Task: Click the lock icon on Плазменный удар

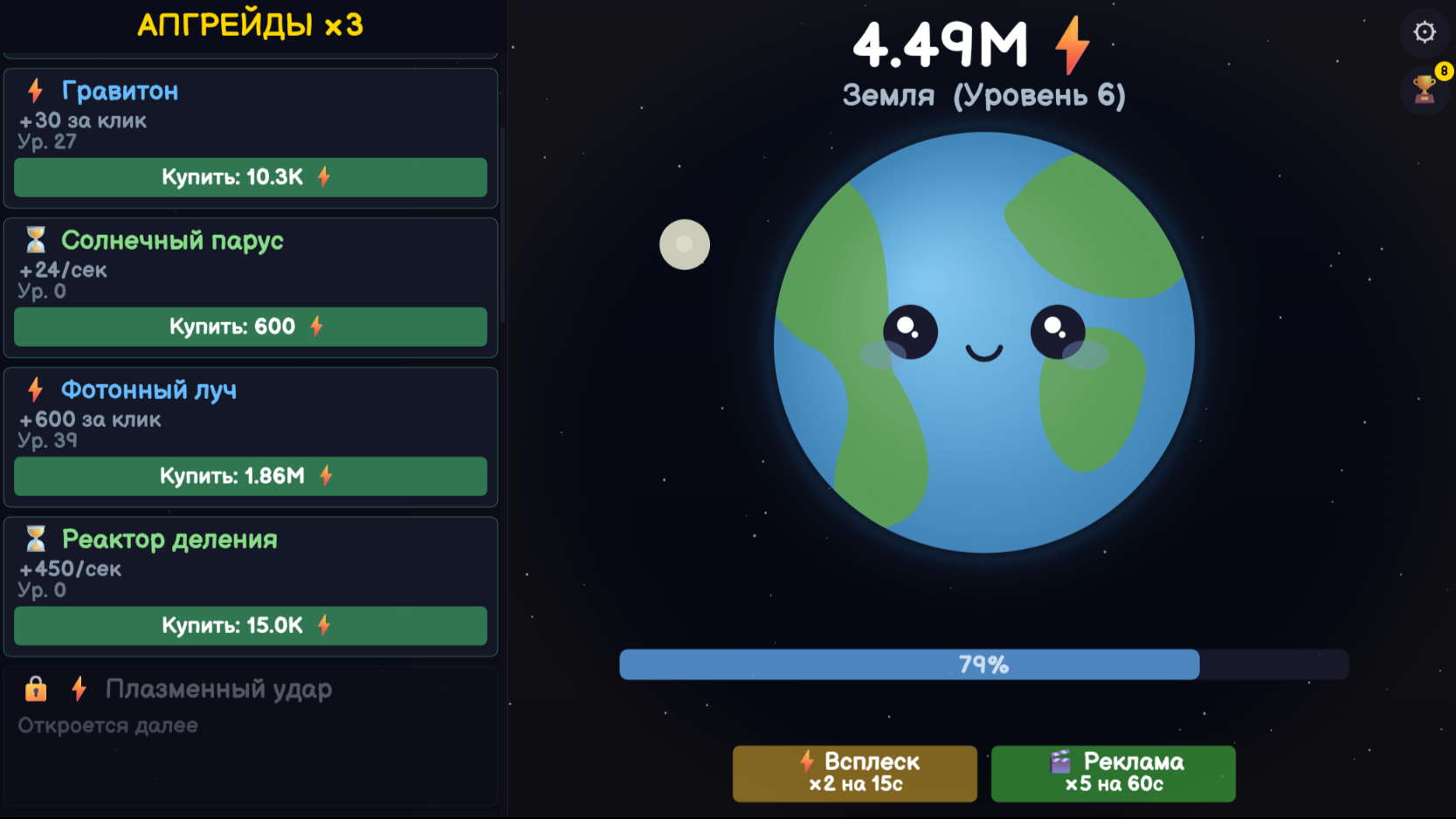Action: point(35,690)
